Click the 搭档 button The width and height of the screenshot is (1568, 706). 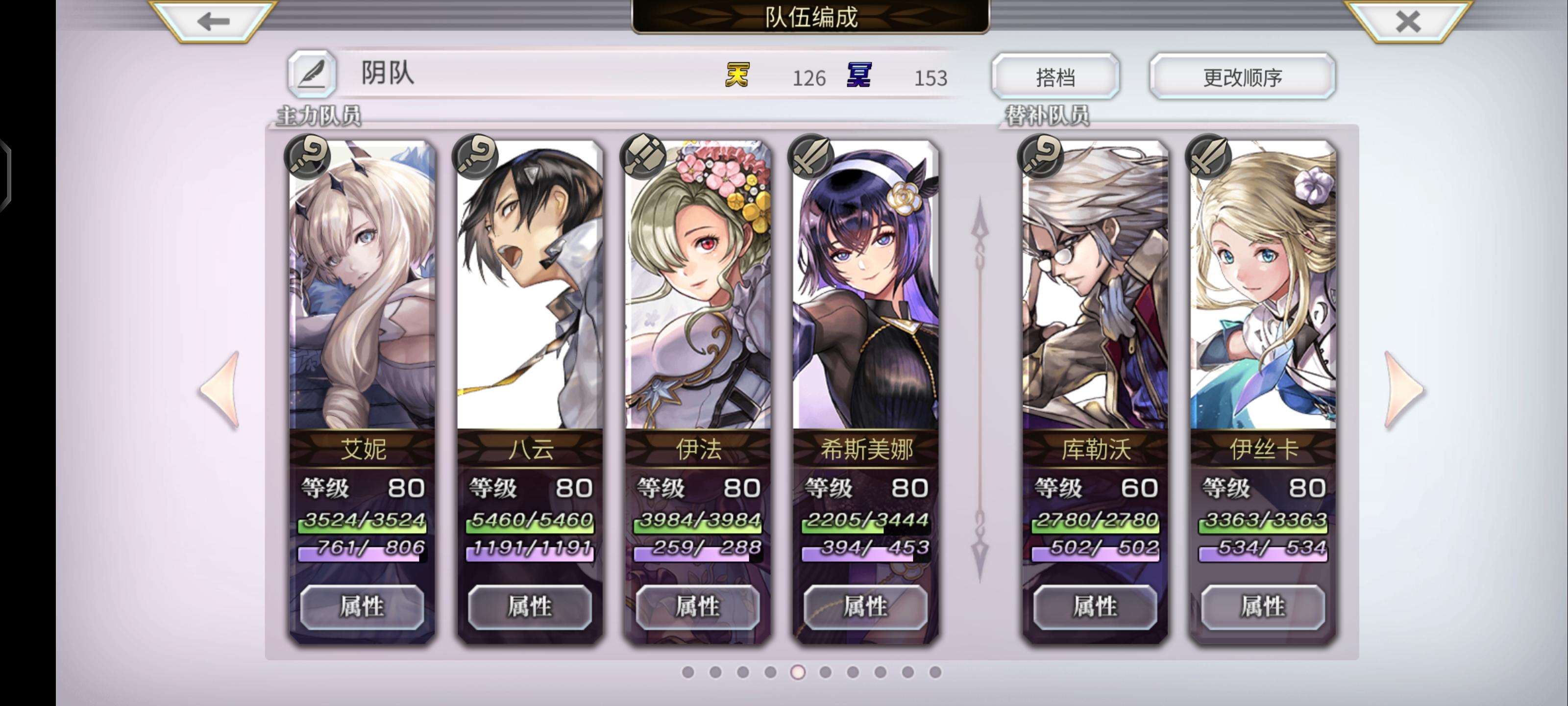tap(1055, 76)
